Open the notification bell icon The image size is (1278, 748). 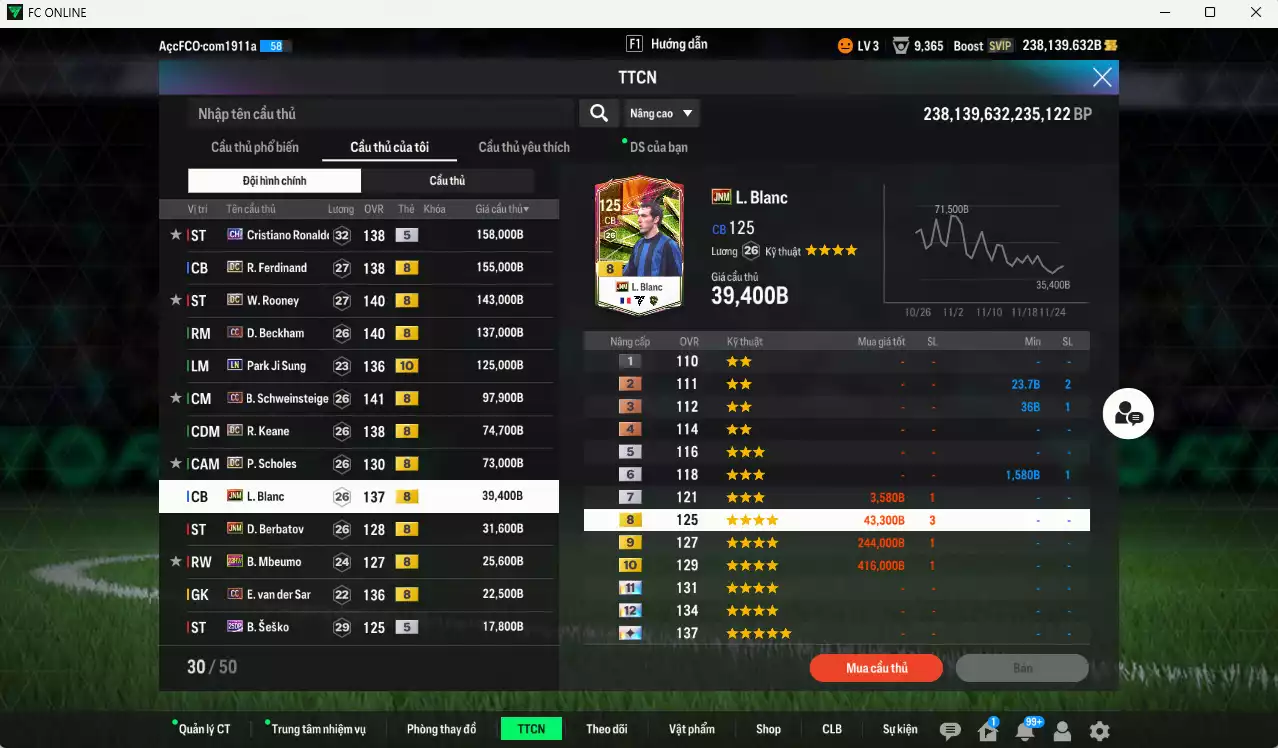(1024, 731)
